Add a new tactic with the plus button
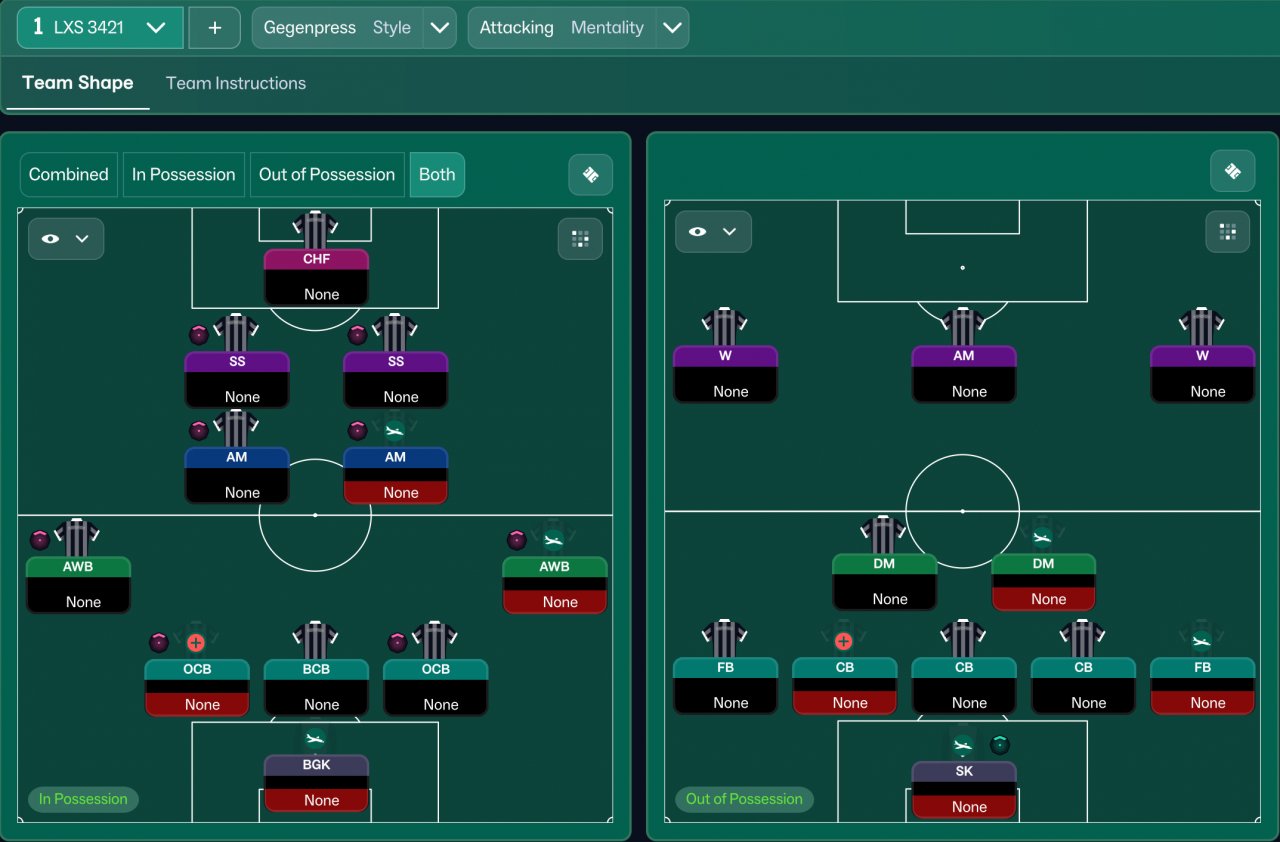This screenshot has width=1280, height=842. point(214,28)
